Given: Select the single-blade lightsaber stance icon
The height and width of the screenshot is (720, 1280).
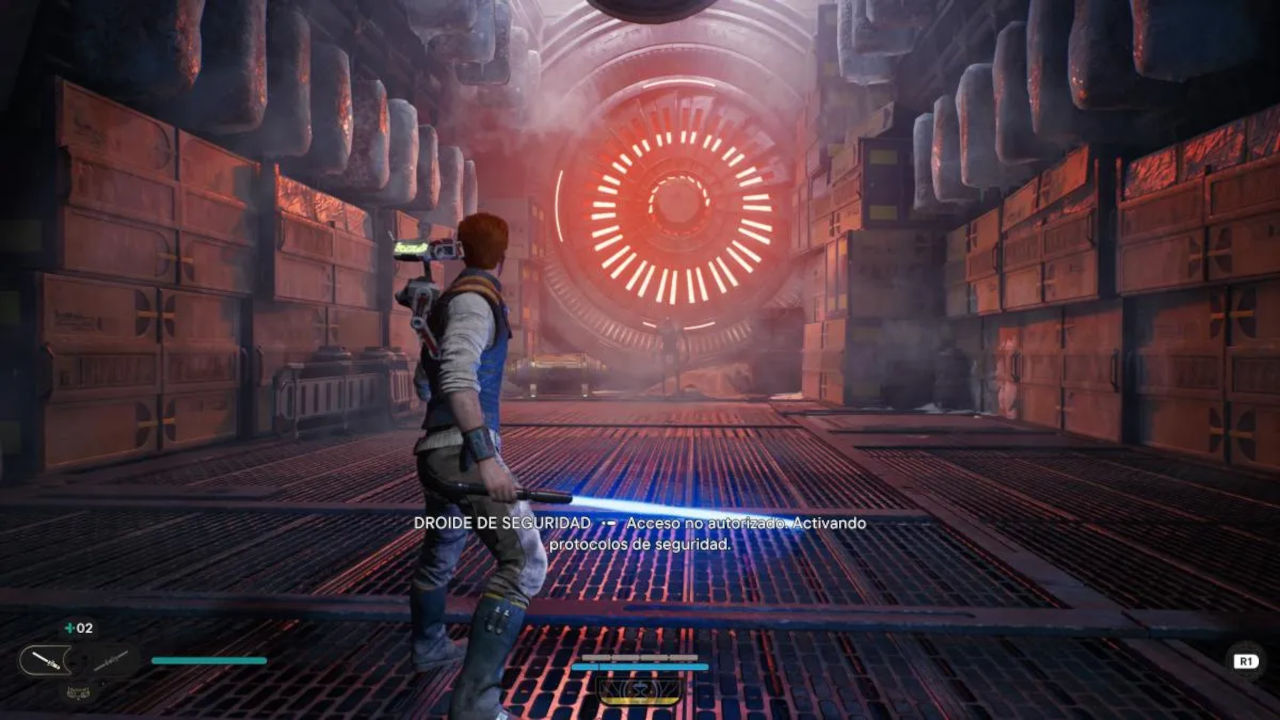Looking at the screenshot, I should point(46,659).
